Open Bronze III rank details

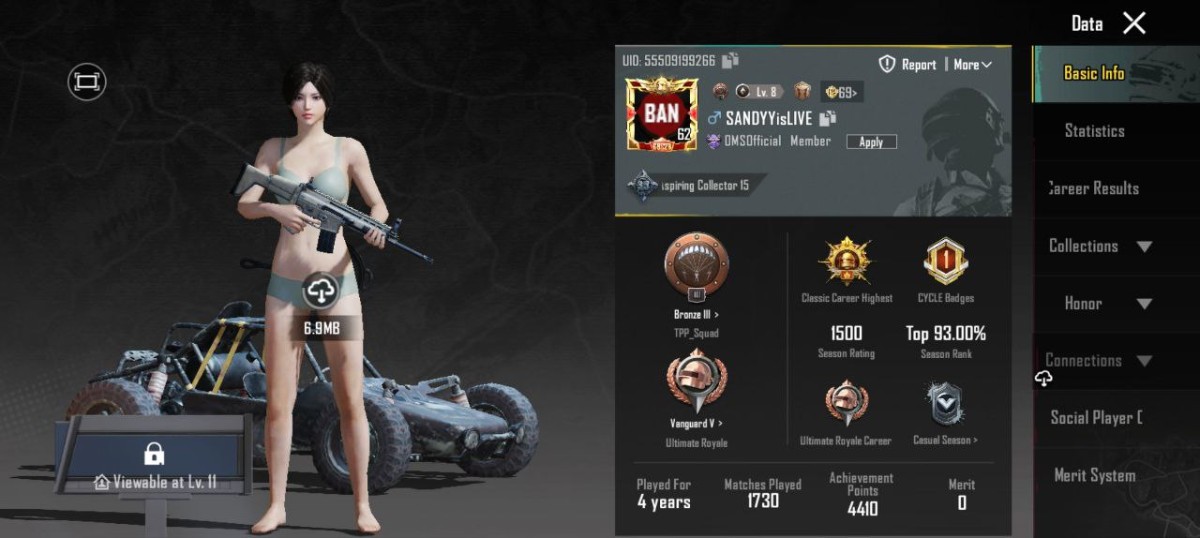696,272
